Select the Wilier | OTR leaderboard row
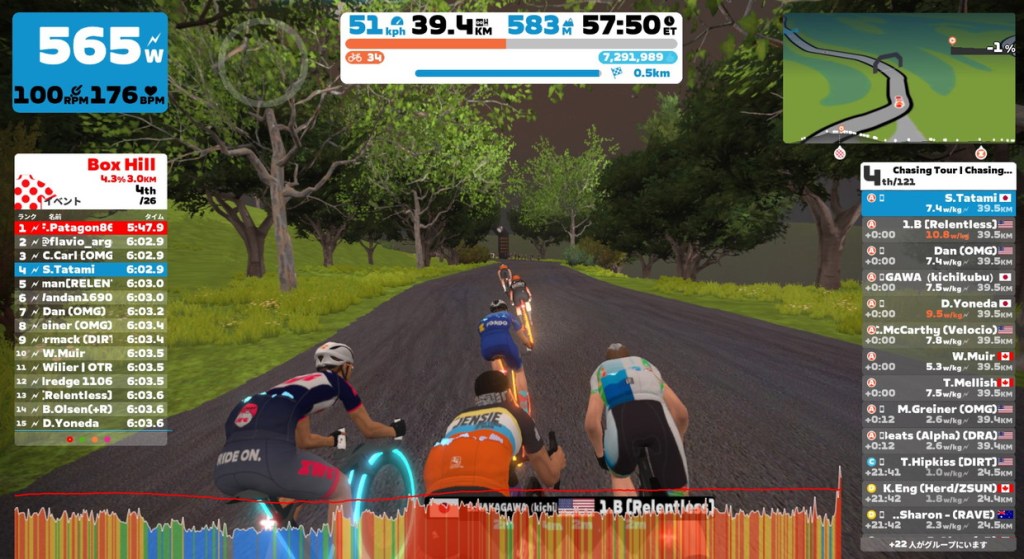 coord(90,366)
